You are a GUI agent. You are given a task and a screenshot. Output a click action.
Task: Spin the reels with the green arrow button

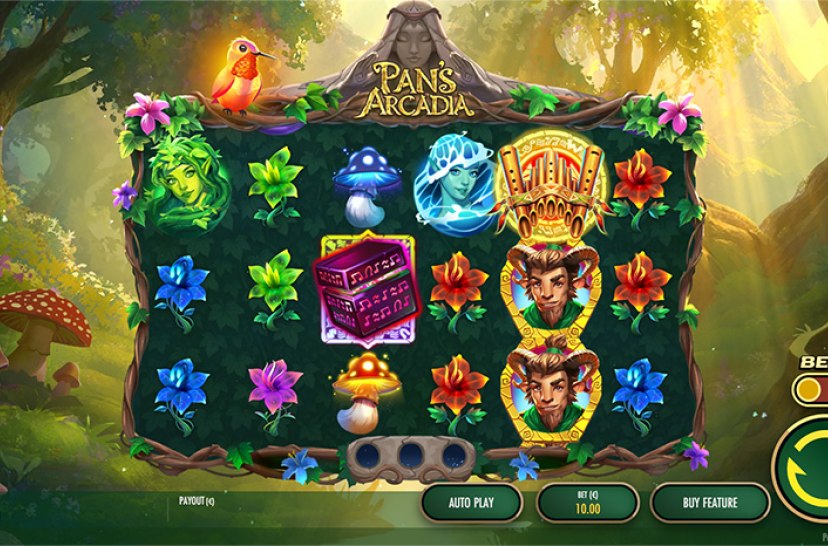pyautogui.click(x=808, y=468)
